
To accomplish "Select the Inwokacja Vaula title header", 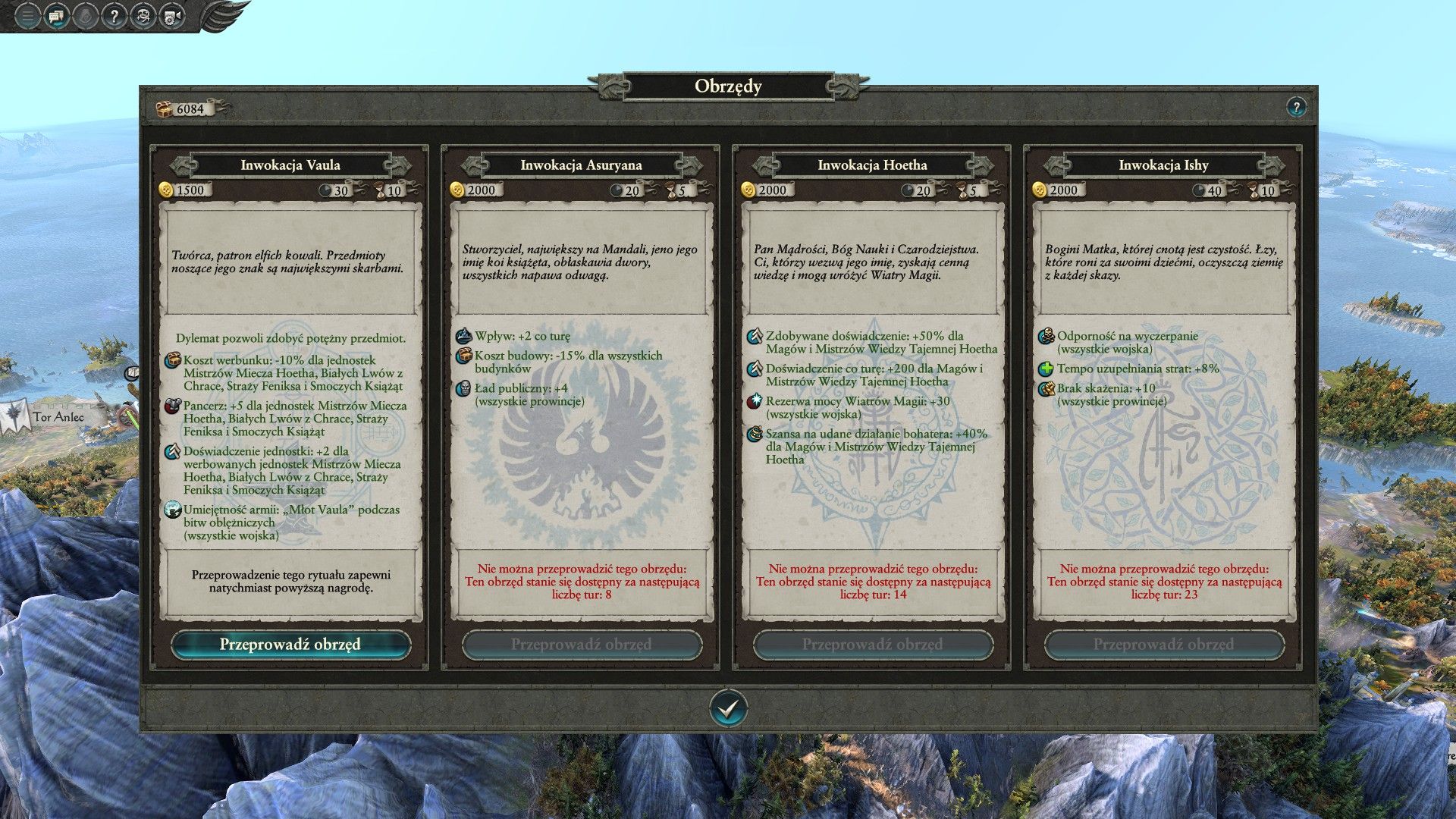I will click(290, 165).
